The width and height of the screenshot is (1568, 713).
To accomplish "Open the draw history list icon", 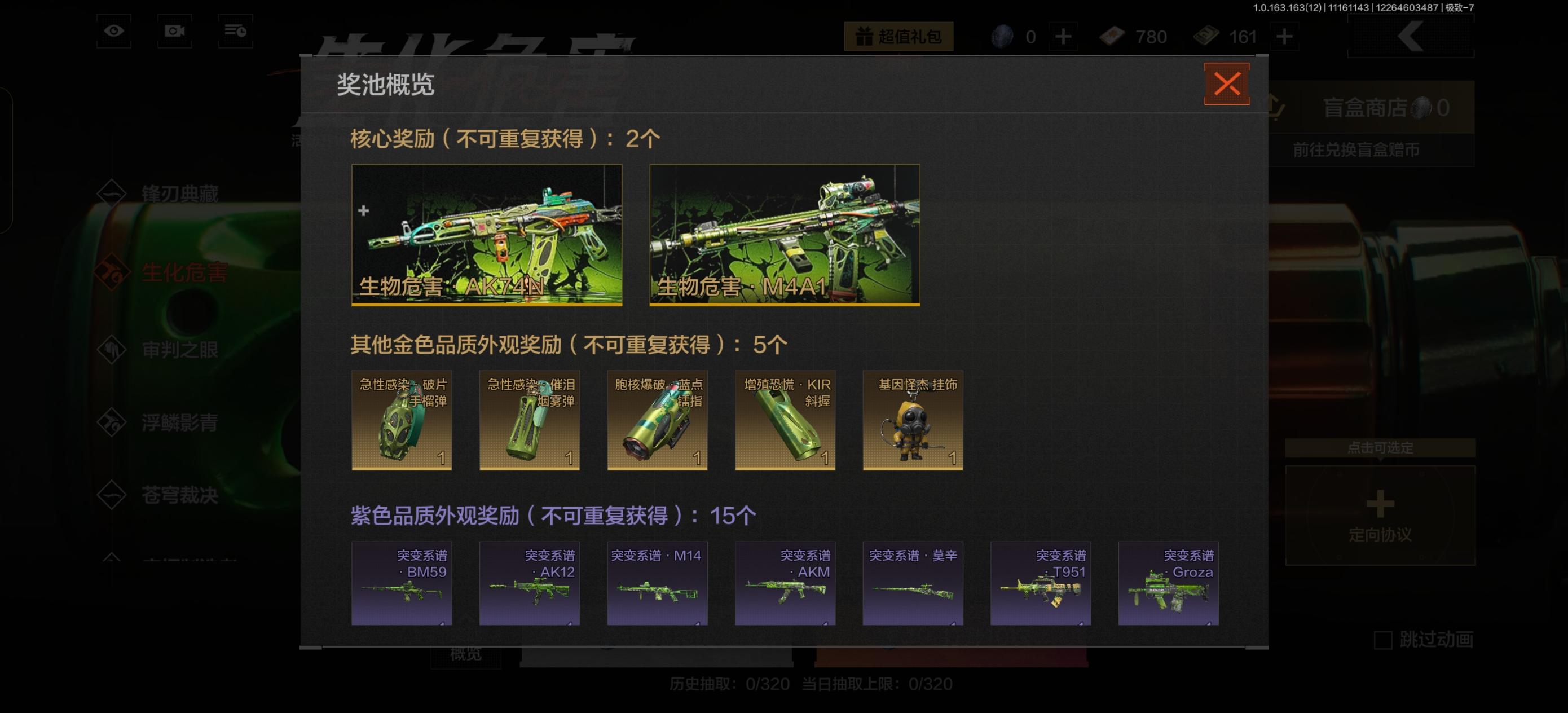I will point(236,32).
